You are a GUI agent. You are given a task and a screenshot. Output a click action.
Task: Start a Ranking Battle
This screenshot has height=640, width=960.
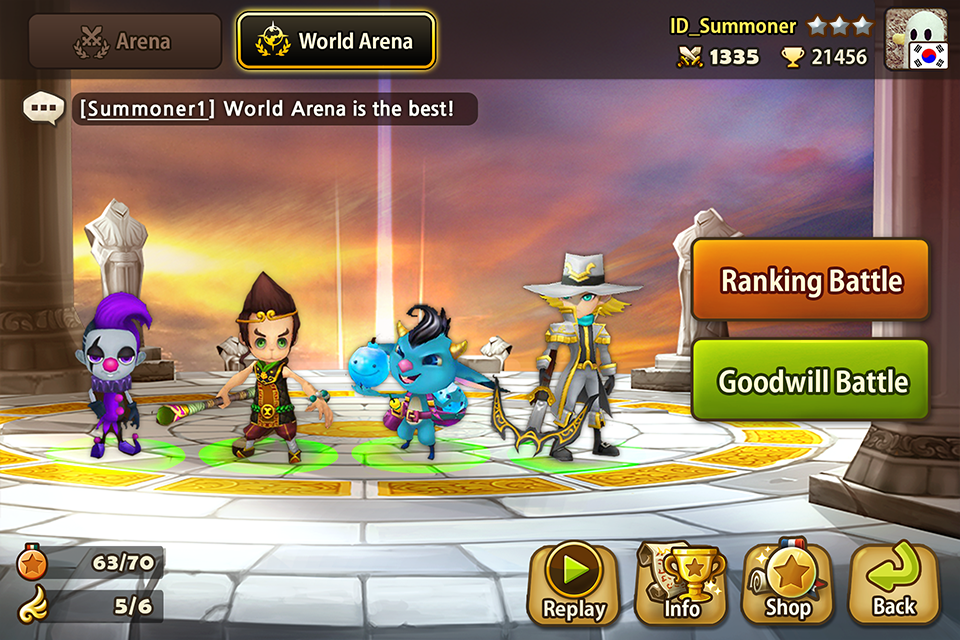[810, 281]
